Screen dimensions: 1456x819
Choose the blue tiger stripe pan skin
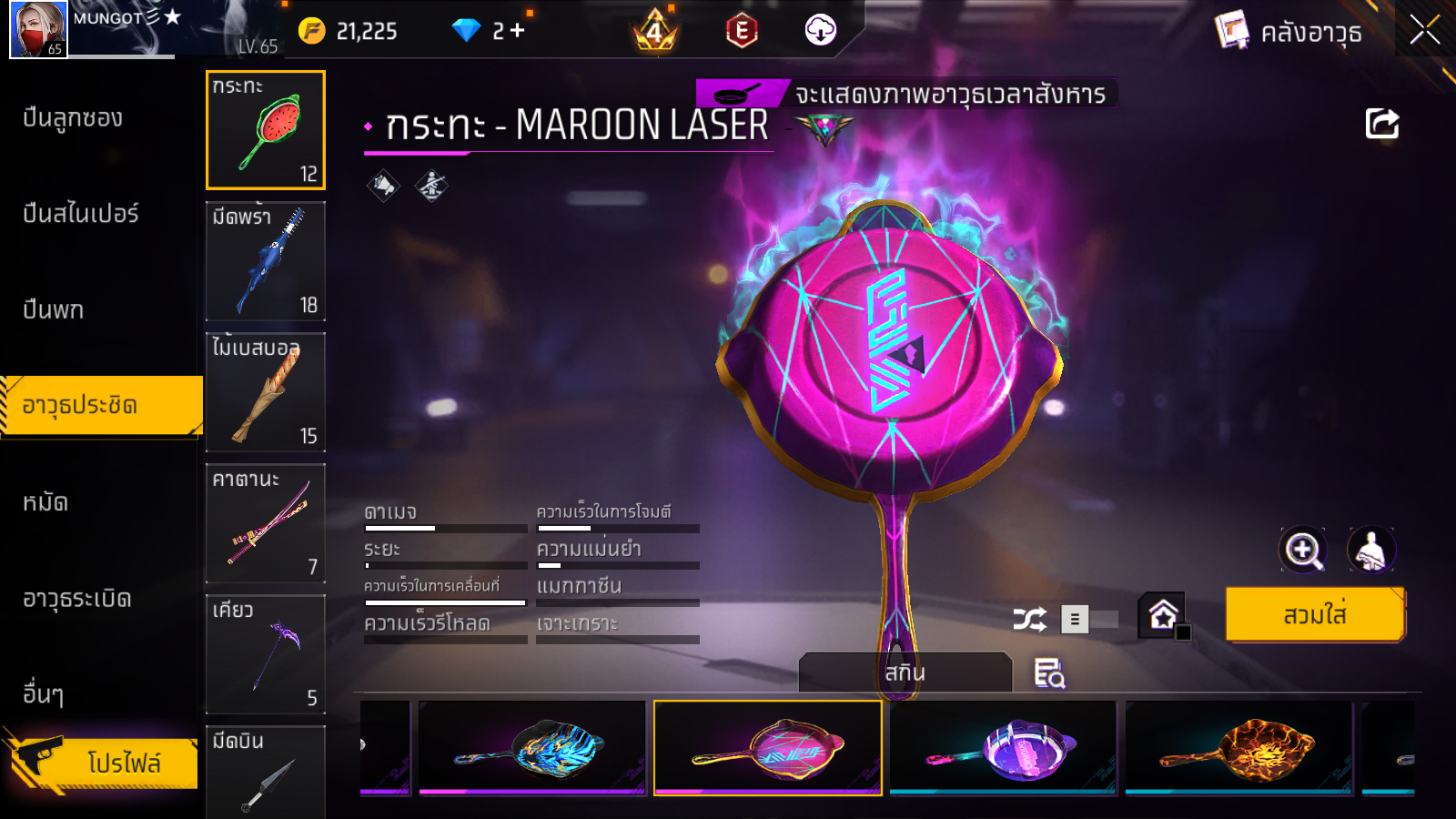pos(532,747)
